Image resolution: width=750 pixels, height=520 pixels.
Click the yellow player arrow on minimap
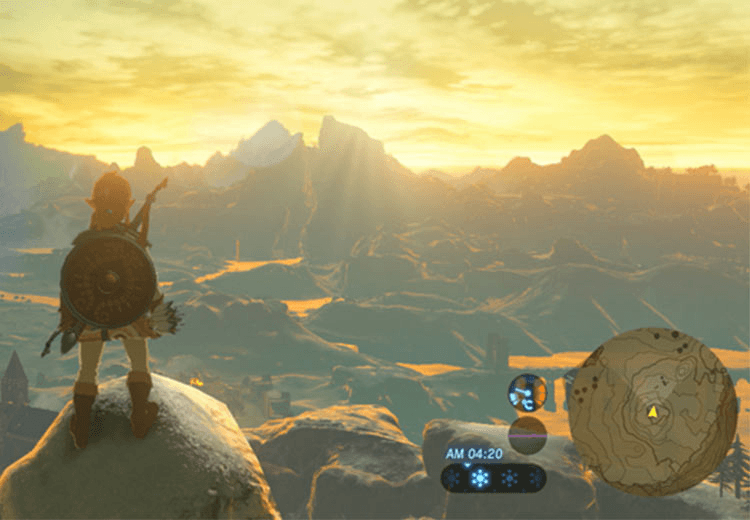653,410
